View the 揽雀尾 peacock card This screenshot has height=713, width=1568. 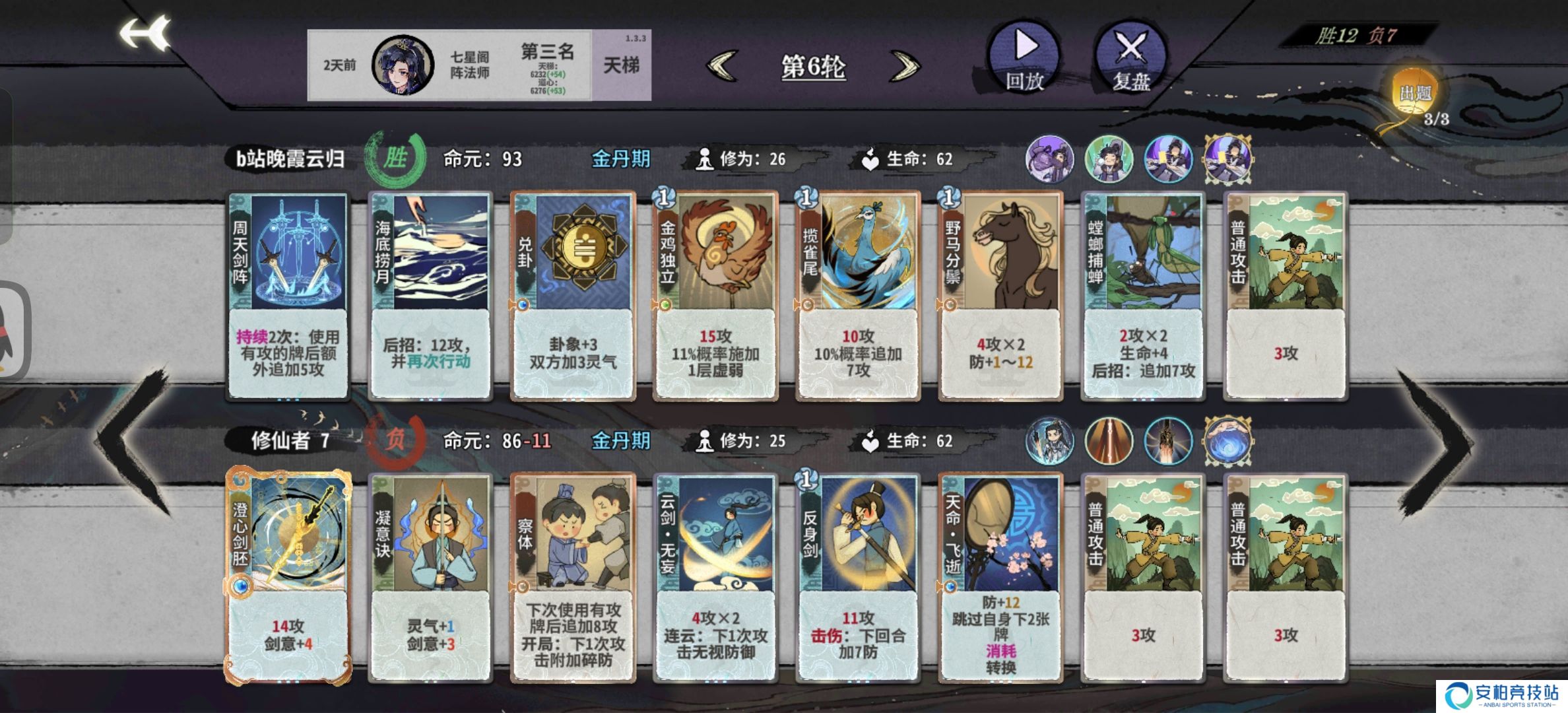pyautogui.click(x=858, y=296)
